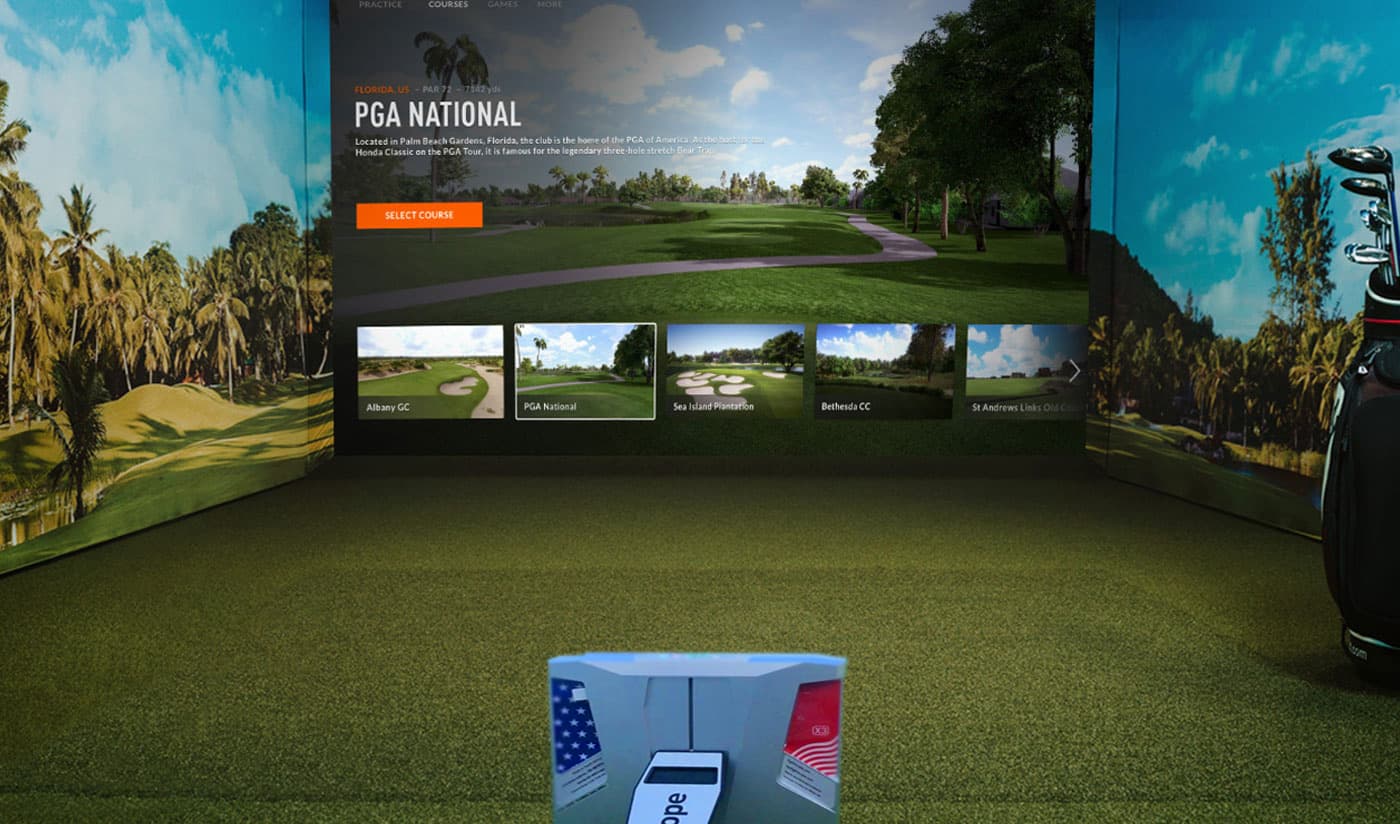Click the PGA NATIONAL course title
Screen dimensions: 1400x824
pyautogui.click(x=438, y=114)
